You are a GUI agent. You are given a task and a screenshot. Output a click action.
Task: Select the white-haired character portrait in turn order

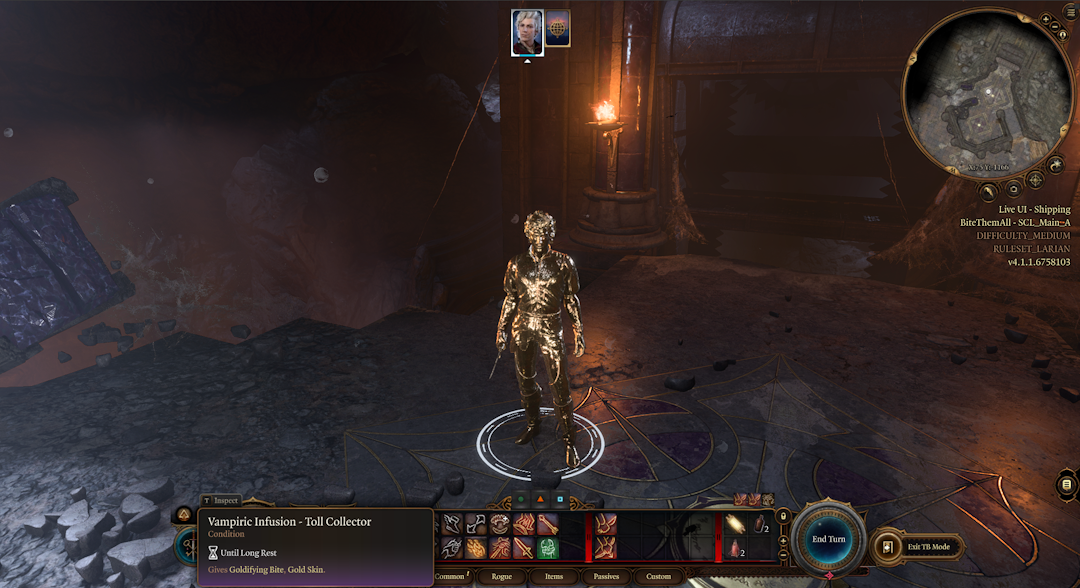click(x=527, y=32)
